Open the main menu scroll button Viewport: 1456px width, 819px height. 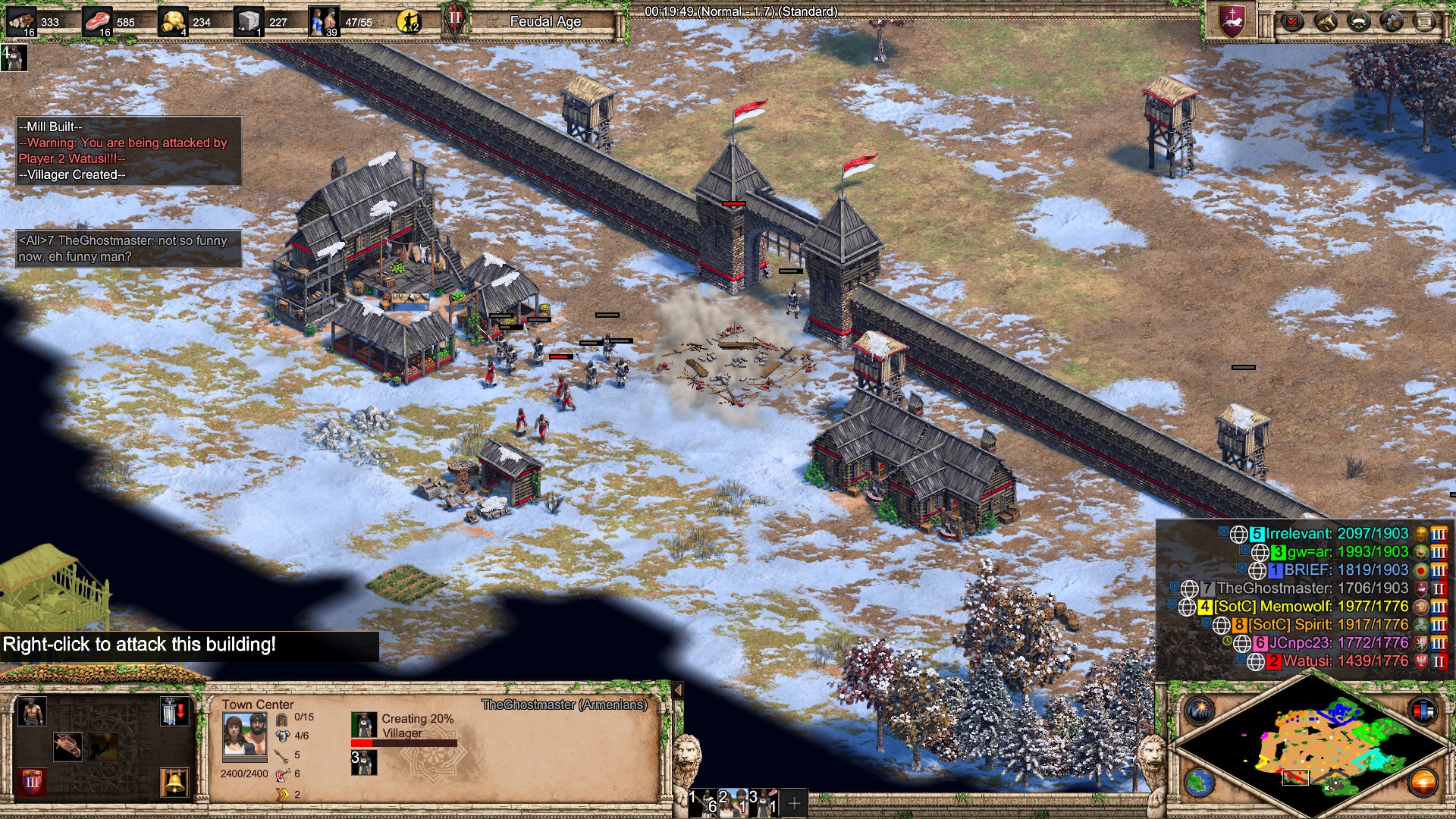tap(1424, 21)
